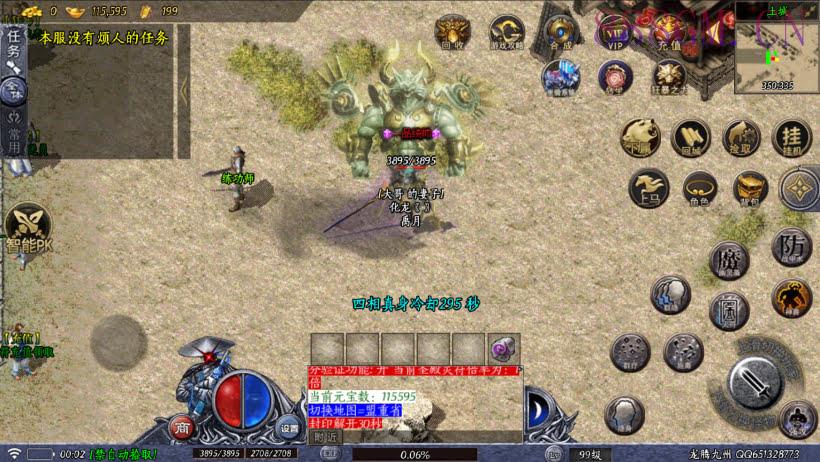
Task: Activate the 防 defense skill
Action: tap(791, 246)
